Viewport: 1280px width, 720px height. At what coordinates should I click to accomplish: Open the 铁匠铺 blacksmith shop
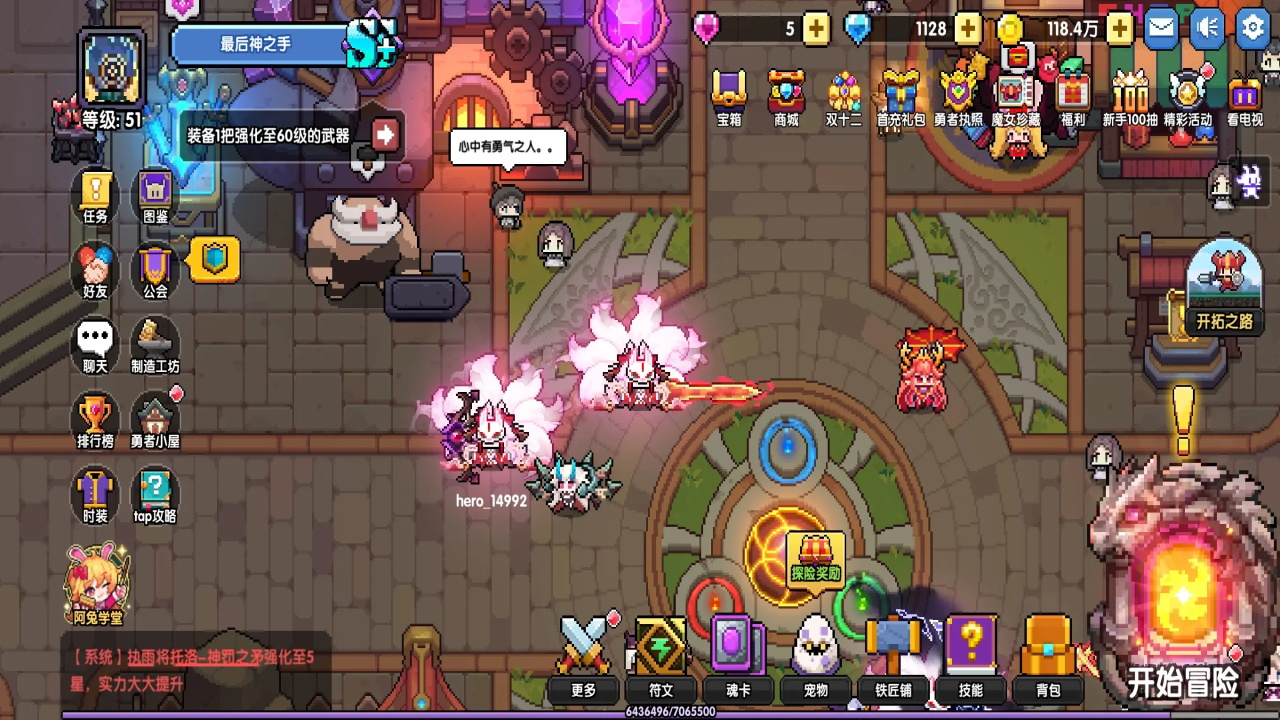(x=893, y=657)
